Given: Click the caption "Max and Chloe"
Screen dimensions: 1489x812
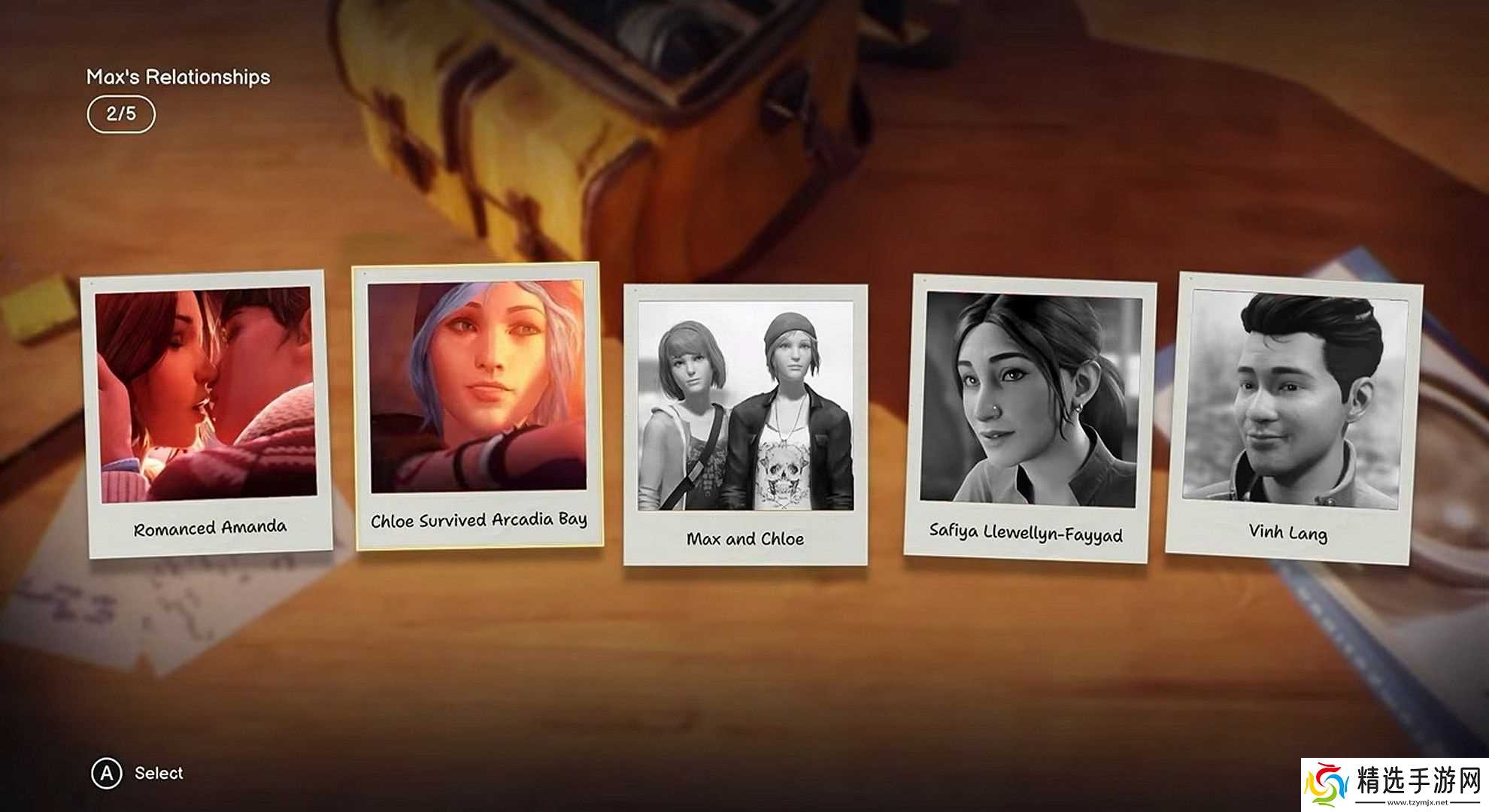Looking at the screenshot, I should 746,538.
